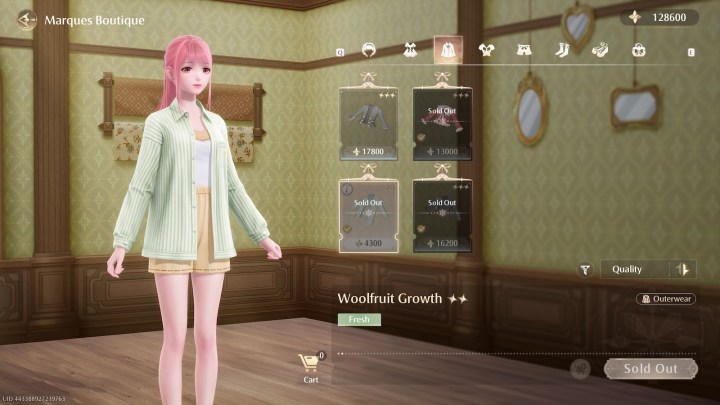The image size is (720, 405).
Task: Open the Quality sort dropdown
Action: click(636, 269)
